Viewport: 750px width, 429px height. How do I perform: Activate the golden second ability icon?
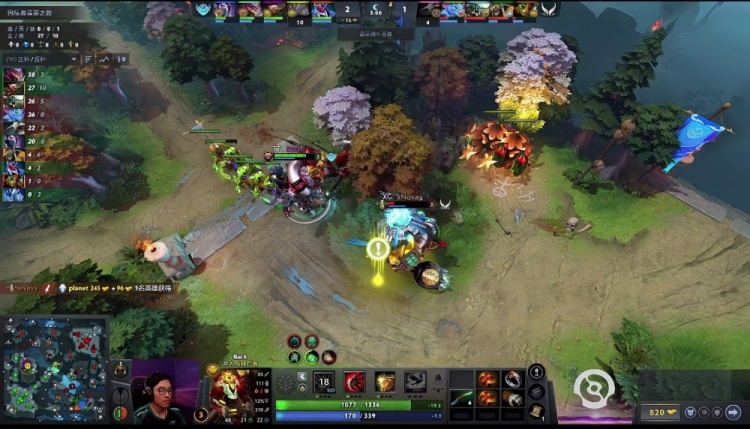point(385,381)
